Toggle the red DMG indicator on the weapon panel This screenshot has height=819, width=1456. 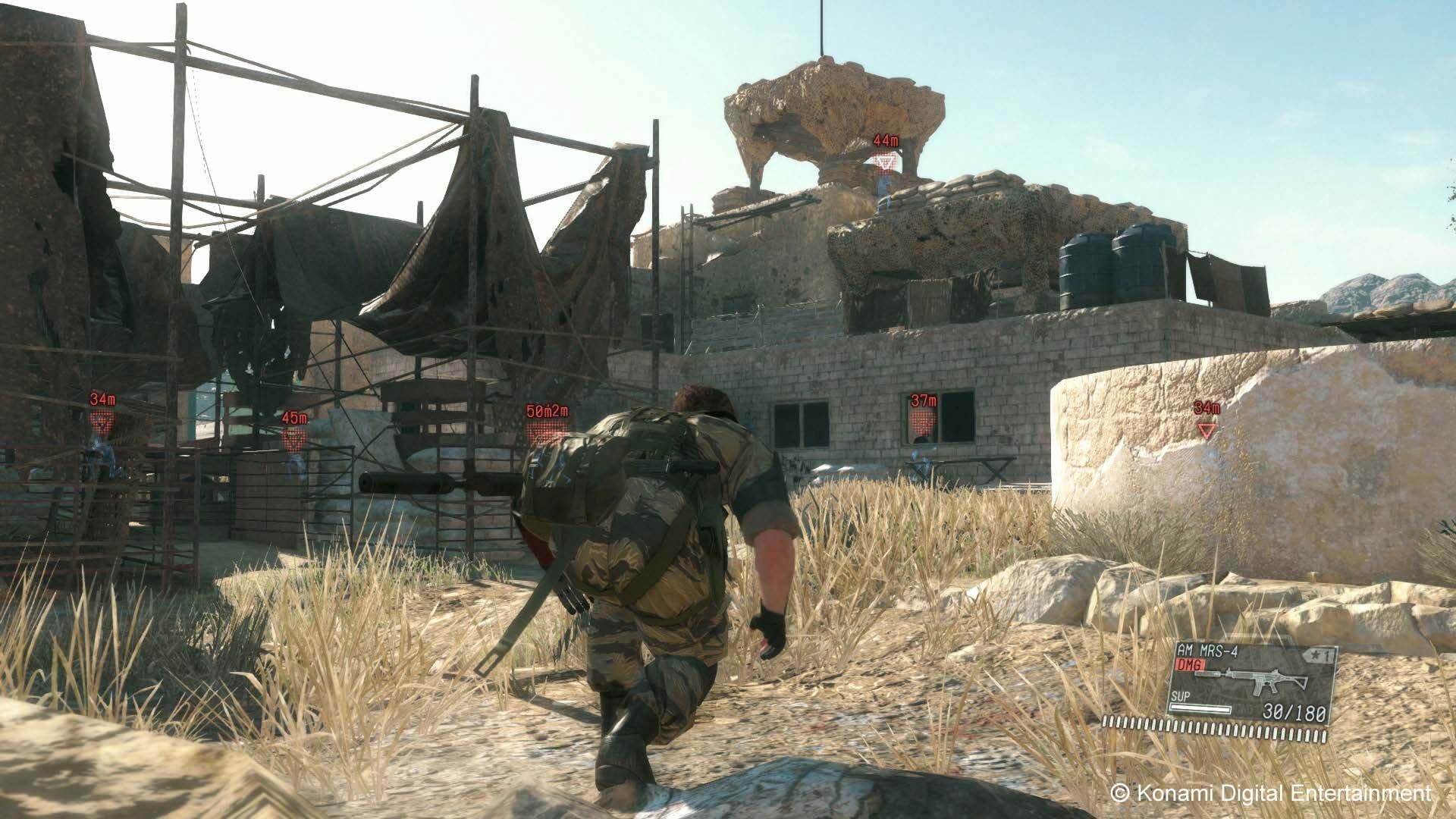tap(1190, 664)
